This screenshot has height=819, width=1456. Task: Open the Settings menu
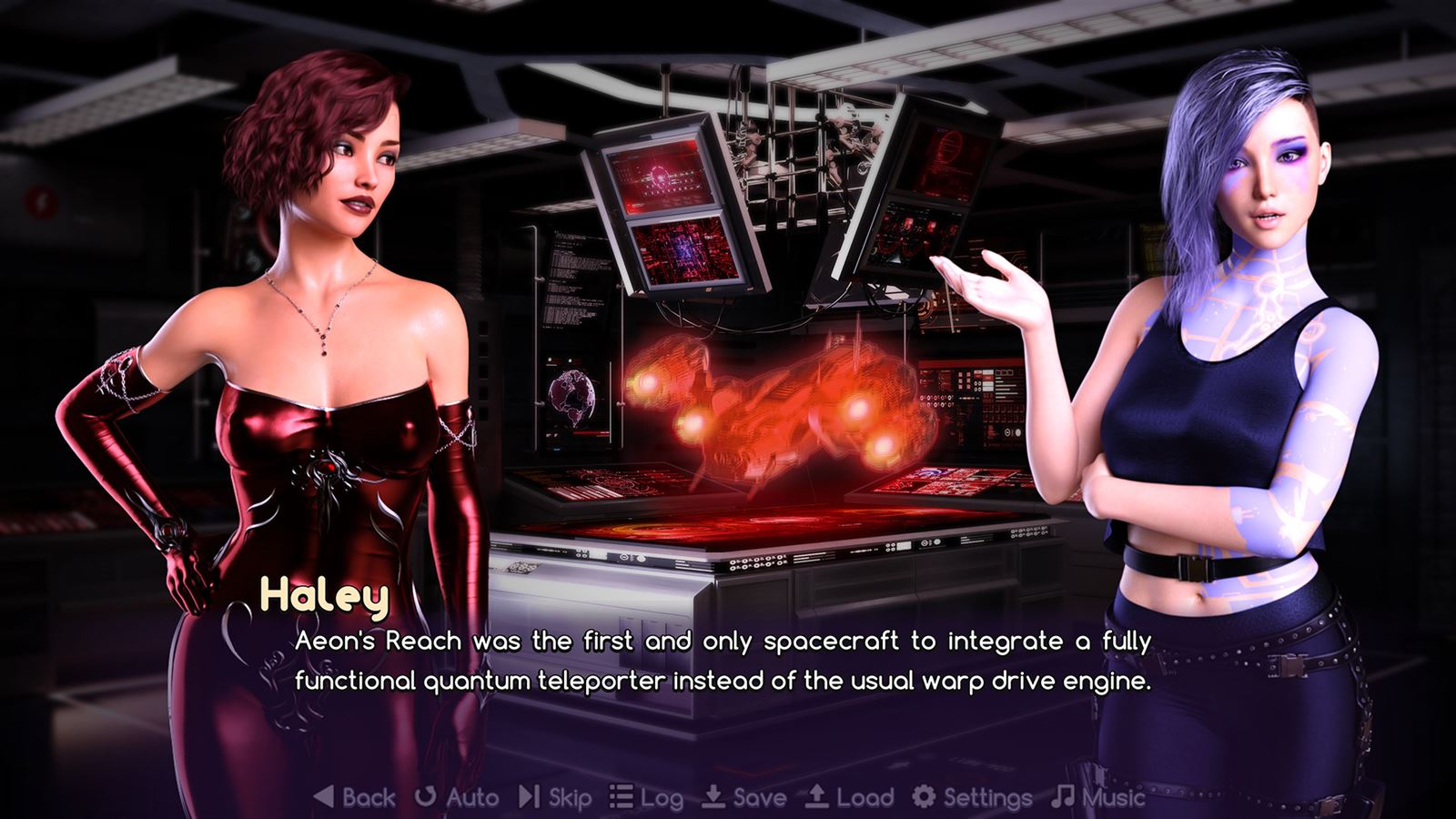pyautogui.click(x=972, y=797)
